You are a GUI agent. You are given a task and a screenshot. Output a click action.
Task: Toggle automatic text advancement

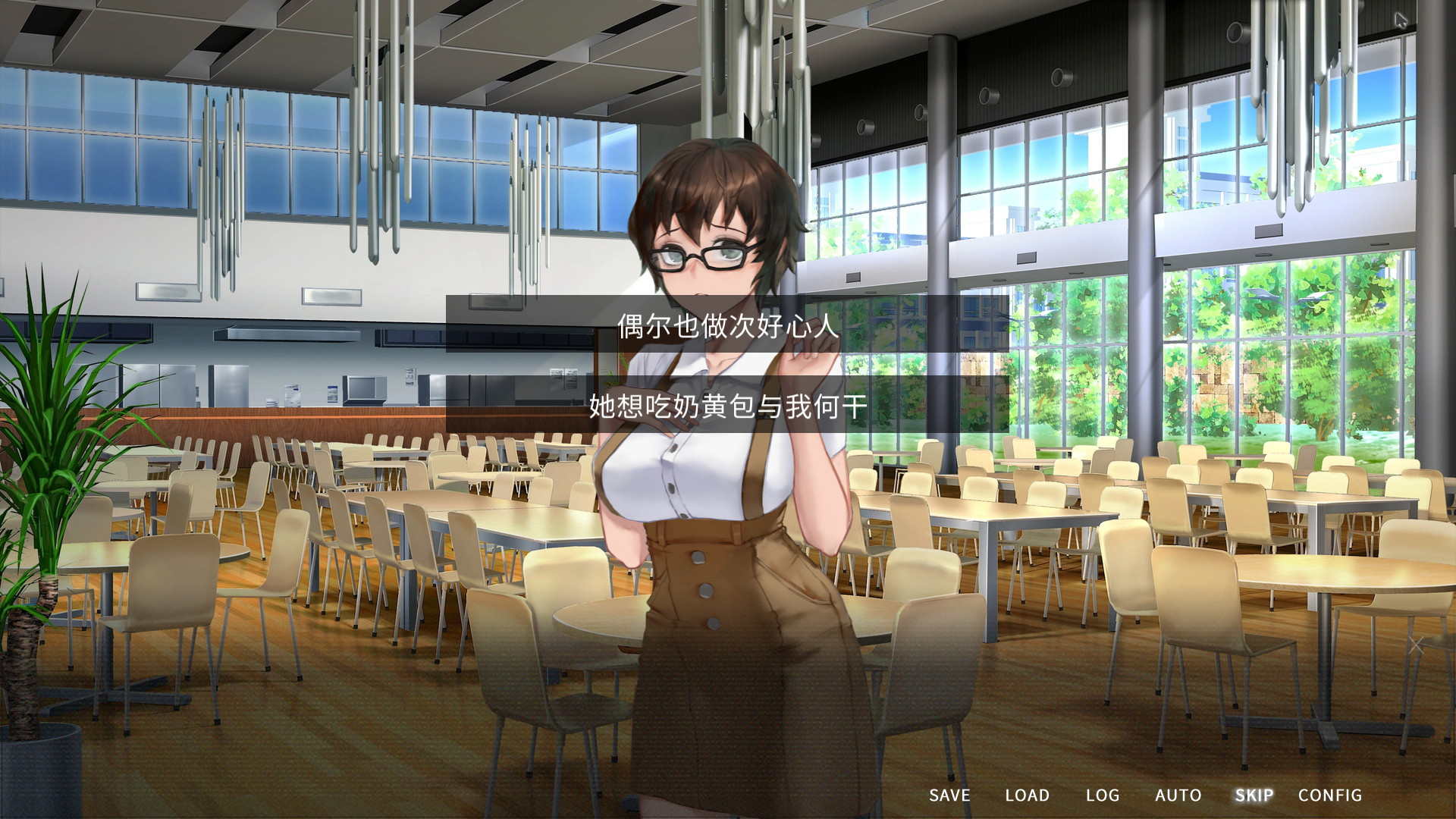tap(1178, 795)
